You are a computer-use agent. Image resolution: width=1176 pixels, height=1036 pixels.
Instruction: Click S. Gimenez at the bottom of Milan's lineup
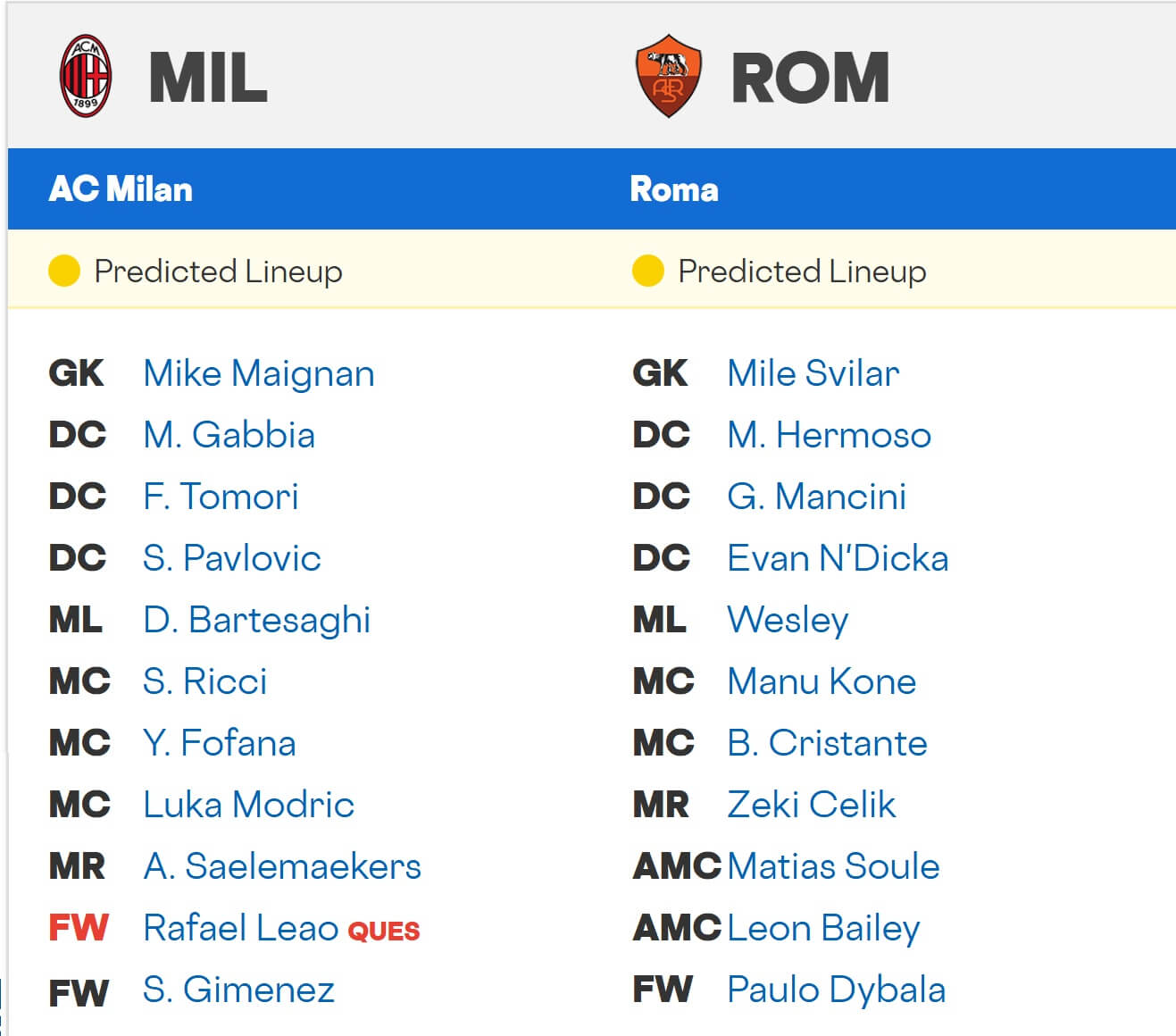click(238, 990)
